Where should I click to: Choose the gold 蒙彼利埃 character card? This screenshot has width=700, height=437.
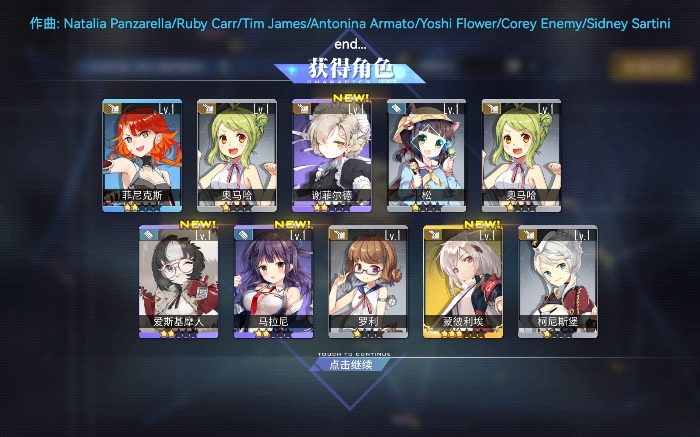click(x=463, y=282)
